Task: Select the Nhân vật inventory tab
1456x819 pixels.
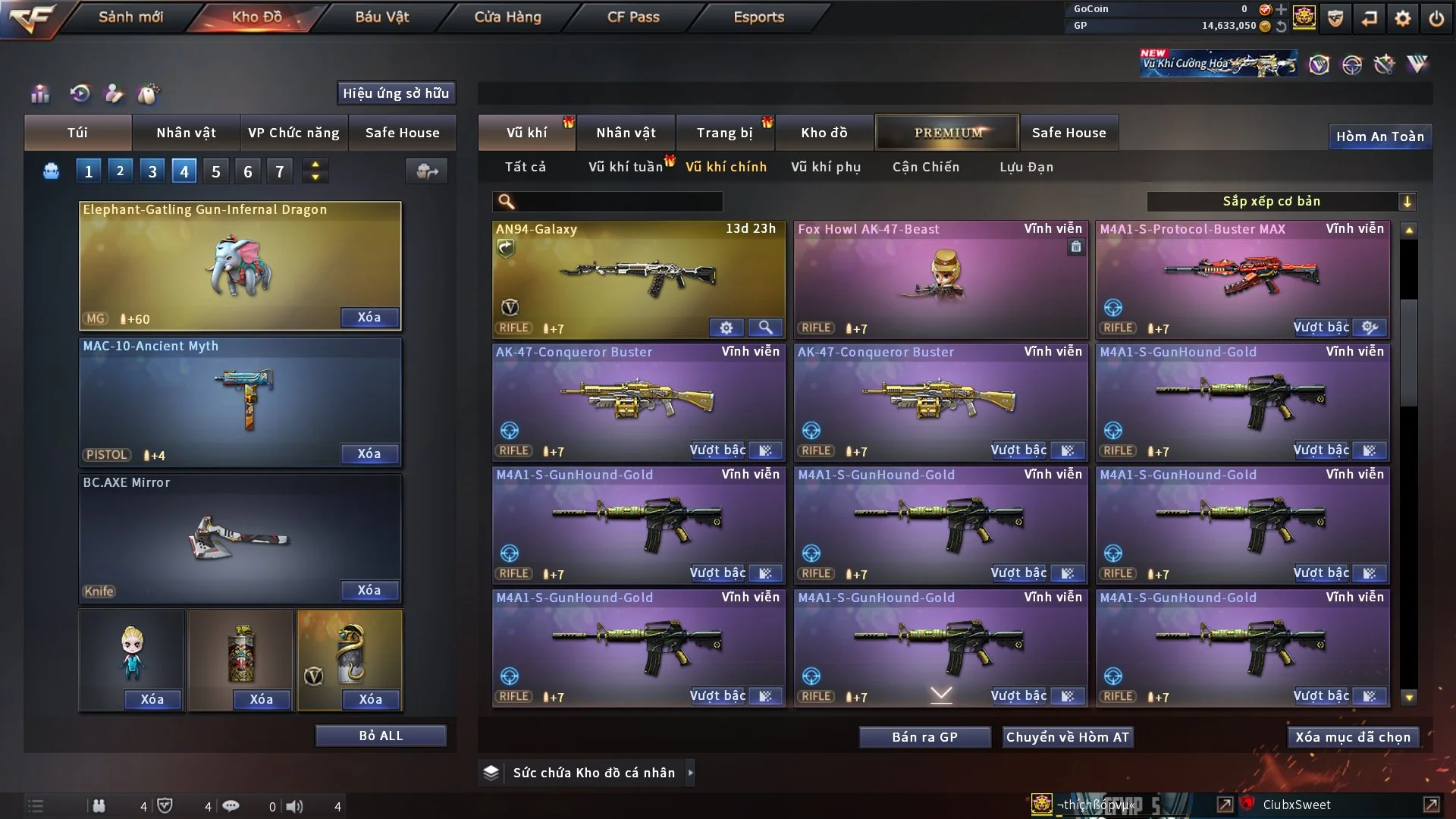Action: (626, 133)
